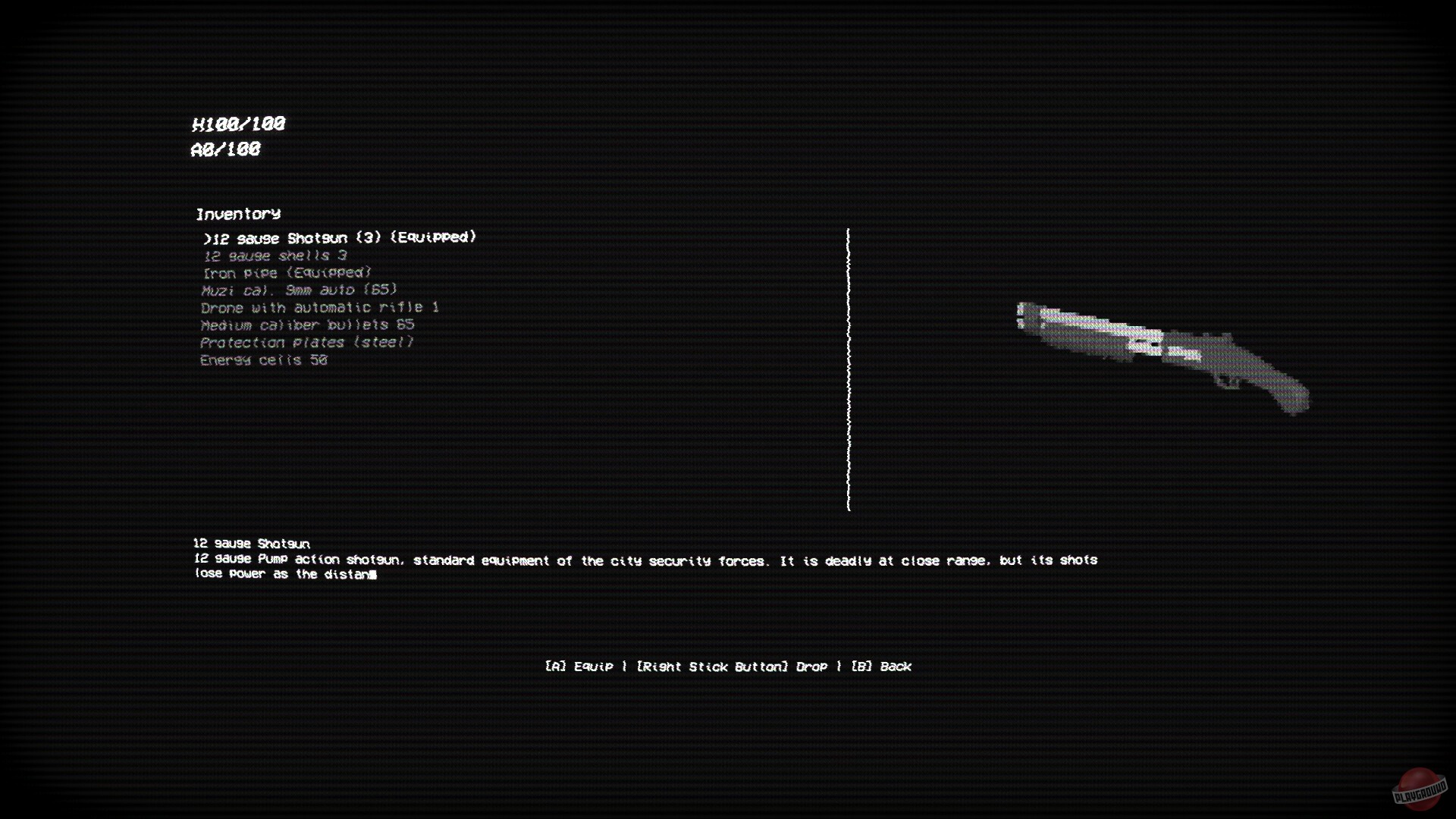Select the Drone with automatic rifle item
Image resolution: width=1456 pixels, height=819 pixels.
[x=320, y=307]
